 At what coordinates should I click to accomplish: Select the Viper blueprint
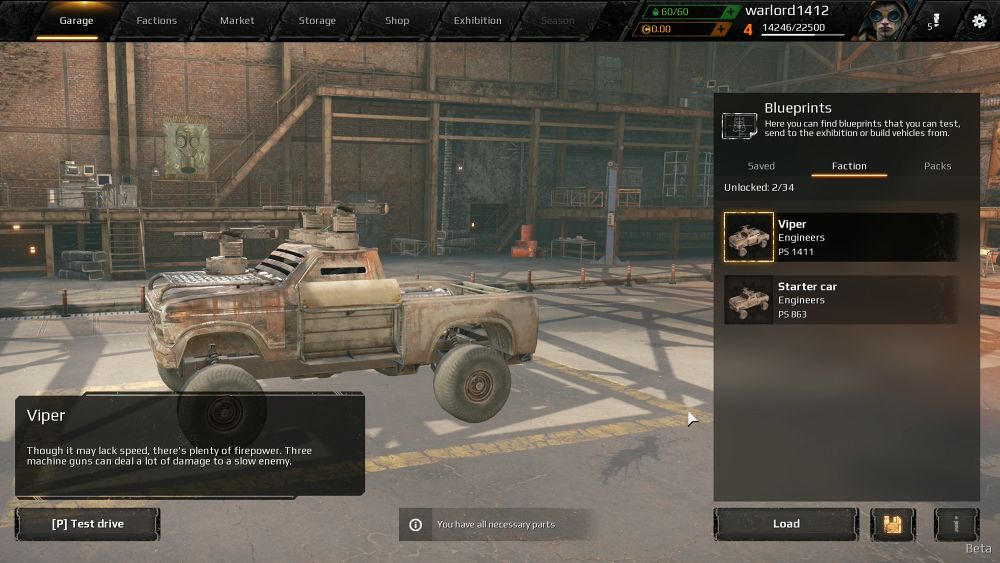[x=840, y=237]
